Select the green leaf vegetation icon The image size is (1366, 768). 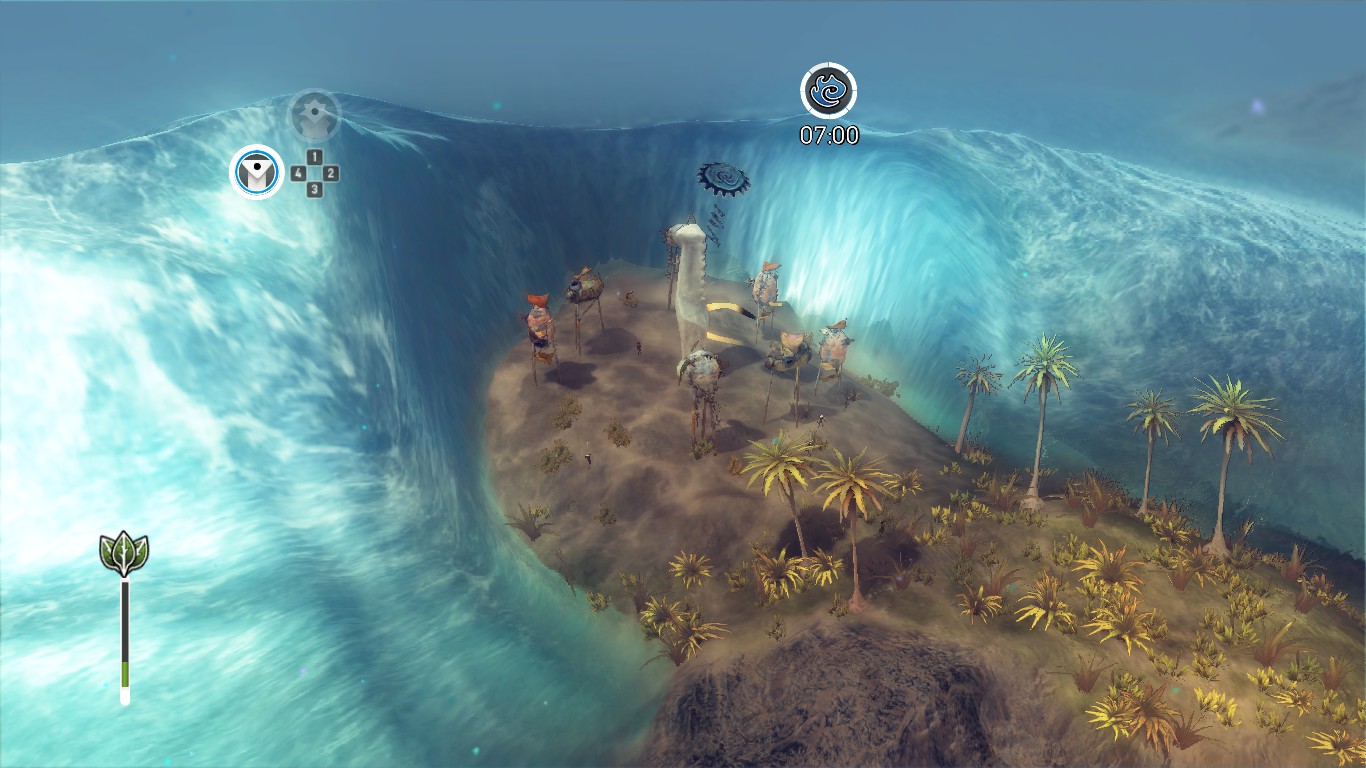tap(124, 554)
